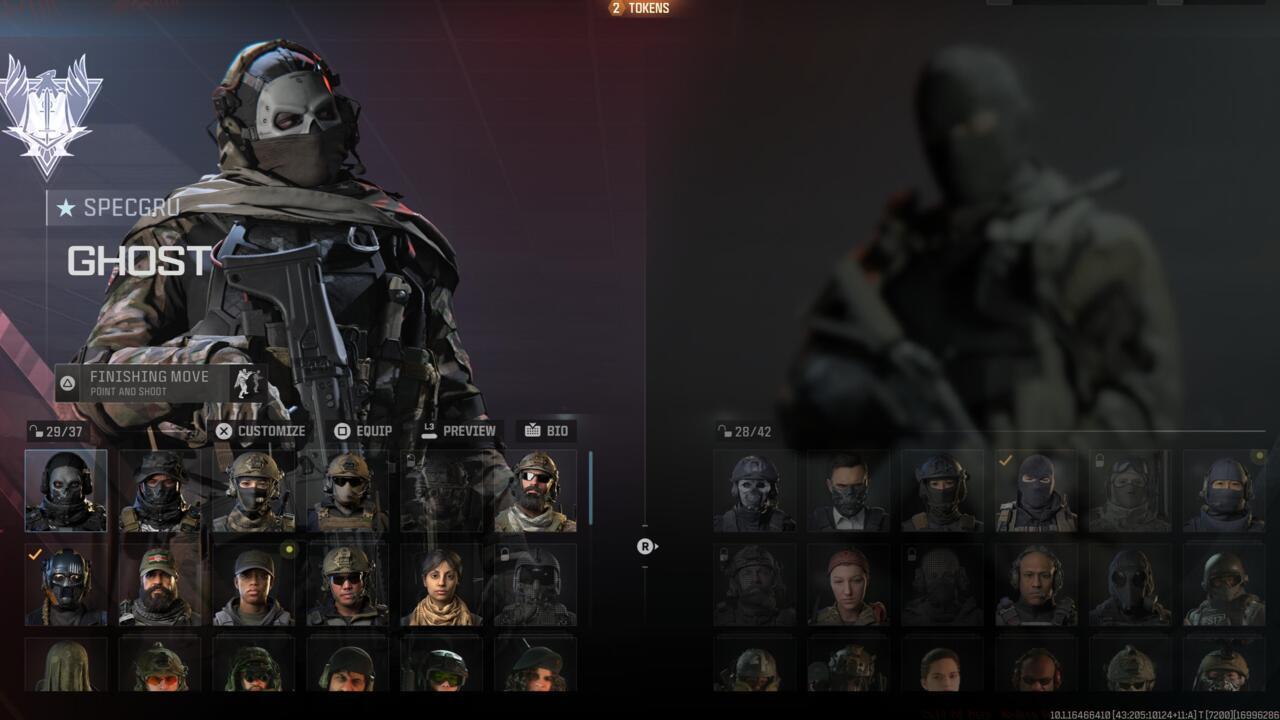This screenshot has width=1280, height=720.
Task: Click the Equip square icon
Action: click(341, 431)
